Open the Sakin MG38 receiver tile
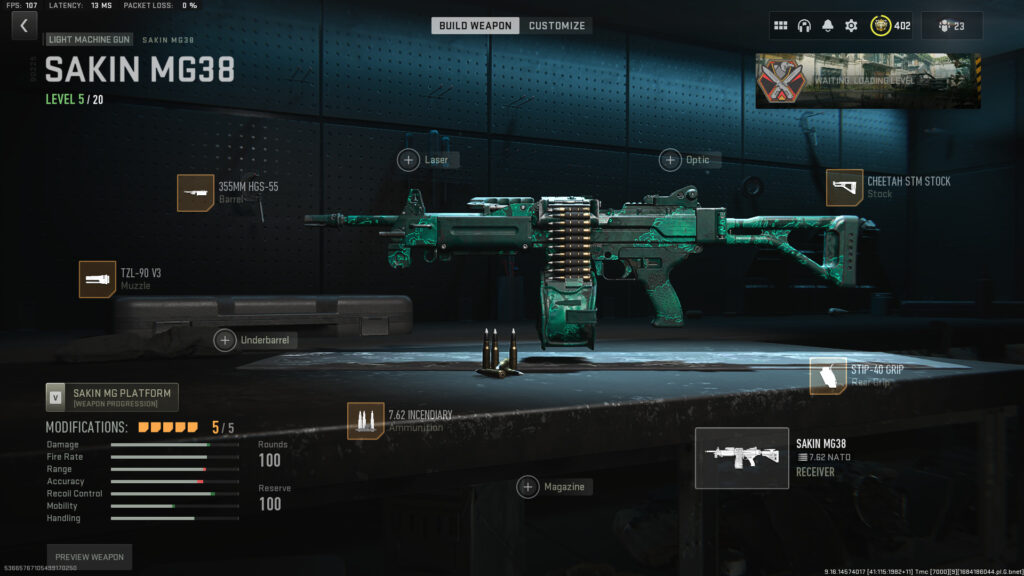The width and height of the screenshot is (1024, 576). (x=741, y=458)
